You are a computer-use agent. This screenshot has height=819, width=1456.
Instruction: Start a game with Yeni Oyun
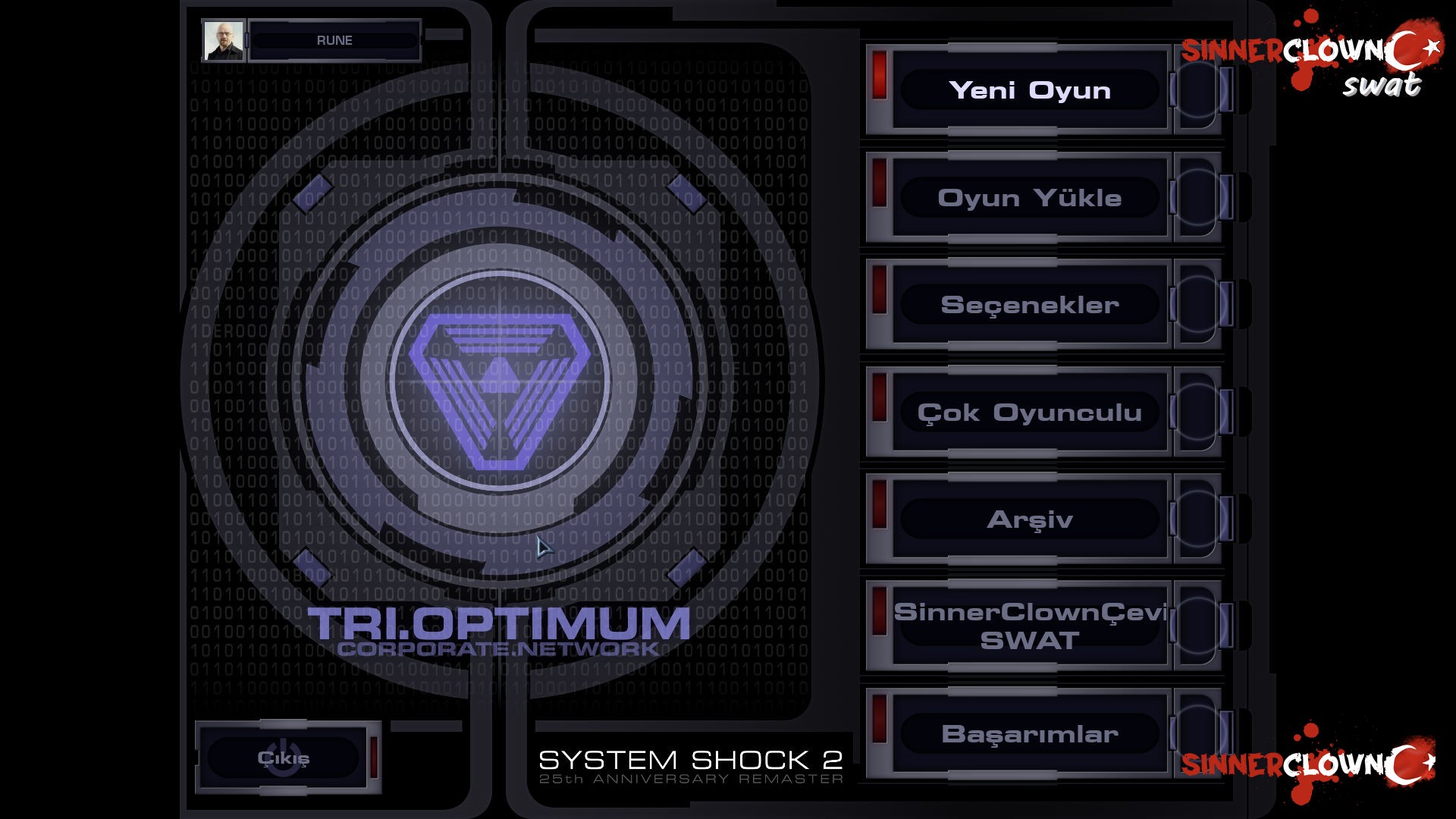pyautogui.click(x=1031, y=90)
